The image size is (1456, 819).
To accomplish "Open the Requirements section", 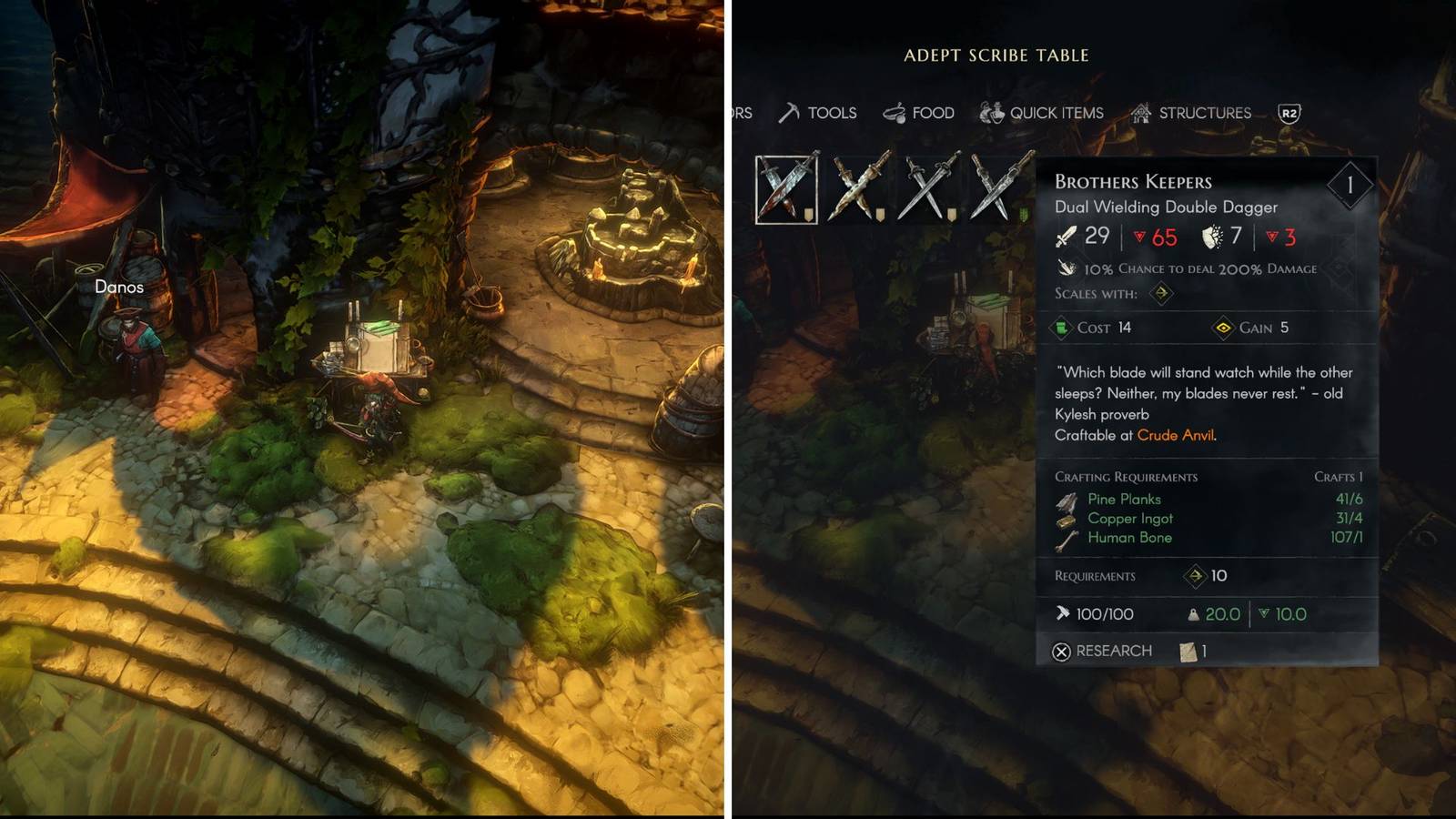I will (1094, 576).
